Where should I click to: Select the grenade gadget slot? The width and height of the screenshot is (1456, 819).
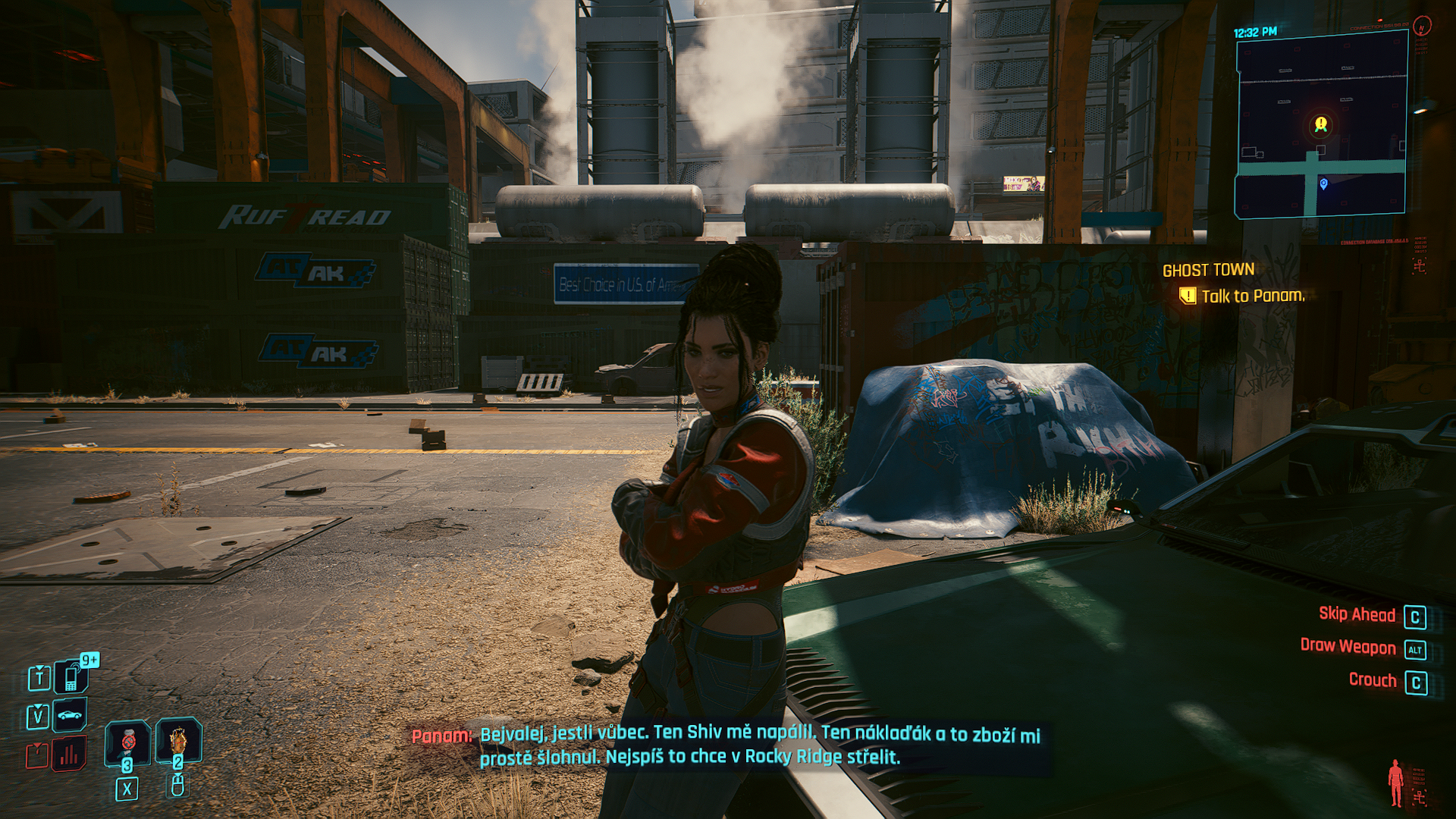[178, 740]
